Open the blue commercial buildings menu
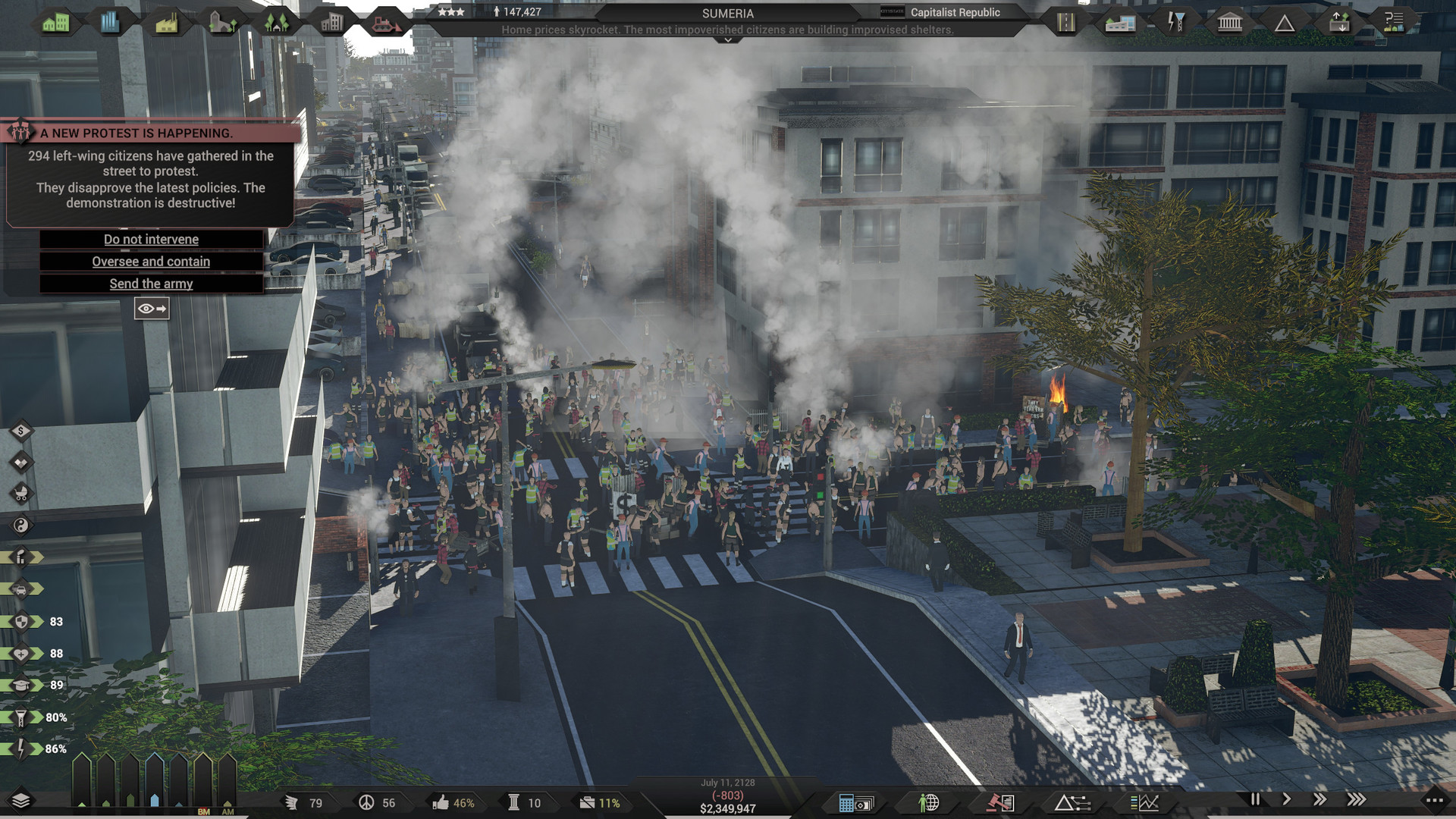The image size is (1456, 819). 111,21
